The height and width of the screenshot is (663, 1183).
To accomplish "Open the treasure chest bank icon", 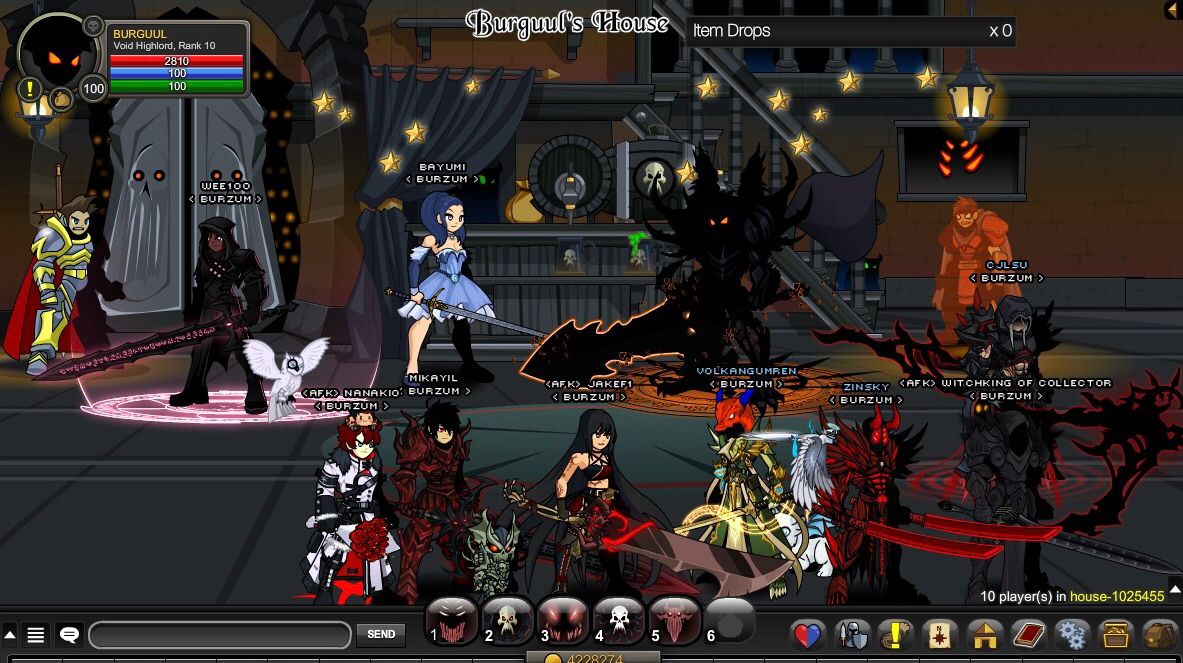I will [1116, 635].
